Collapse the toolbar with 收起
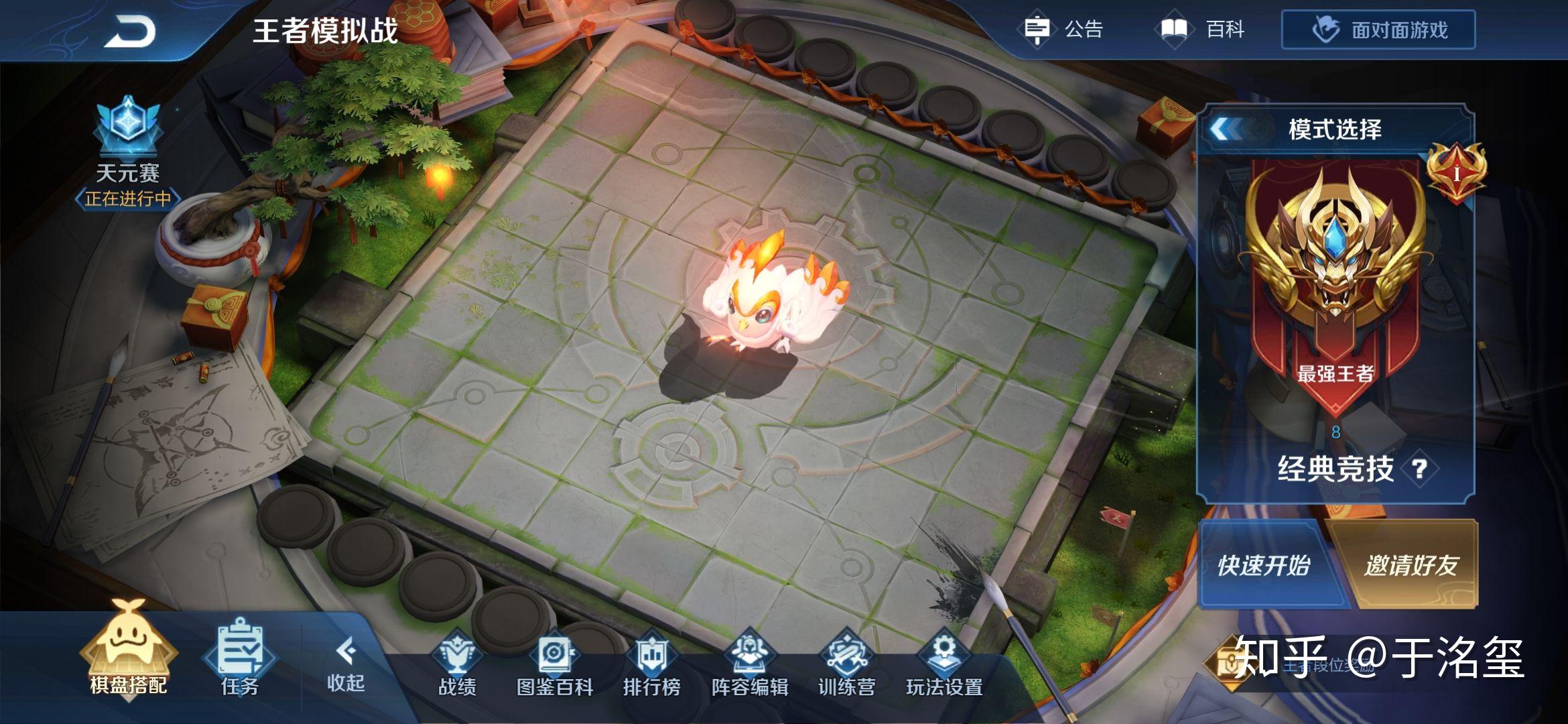The width and height of the screenshot is (1568, 724). pyautogui.click(x=346, y=664)
